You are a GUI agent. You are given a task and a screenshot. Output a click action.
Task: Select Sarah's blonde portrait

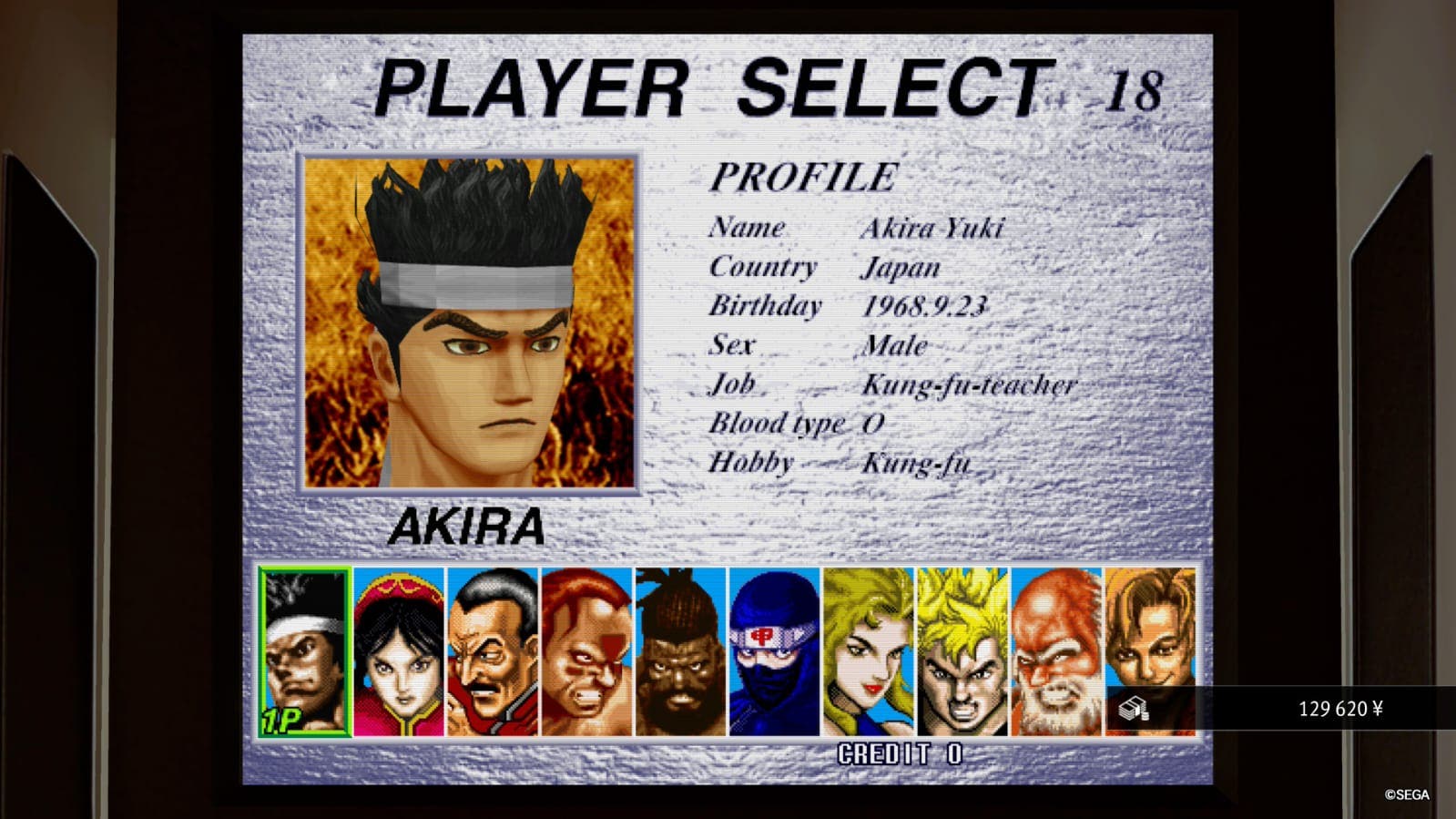(x=865, y=651)
